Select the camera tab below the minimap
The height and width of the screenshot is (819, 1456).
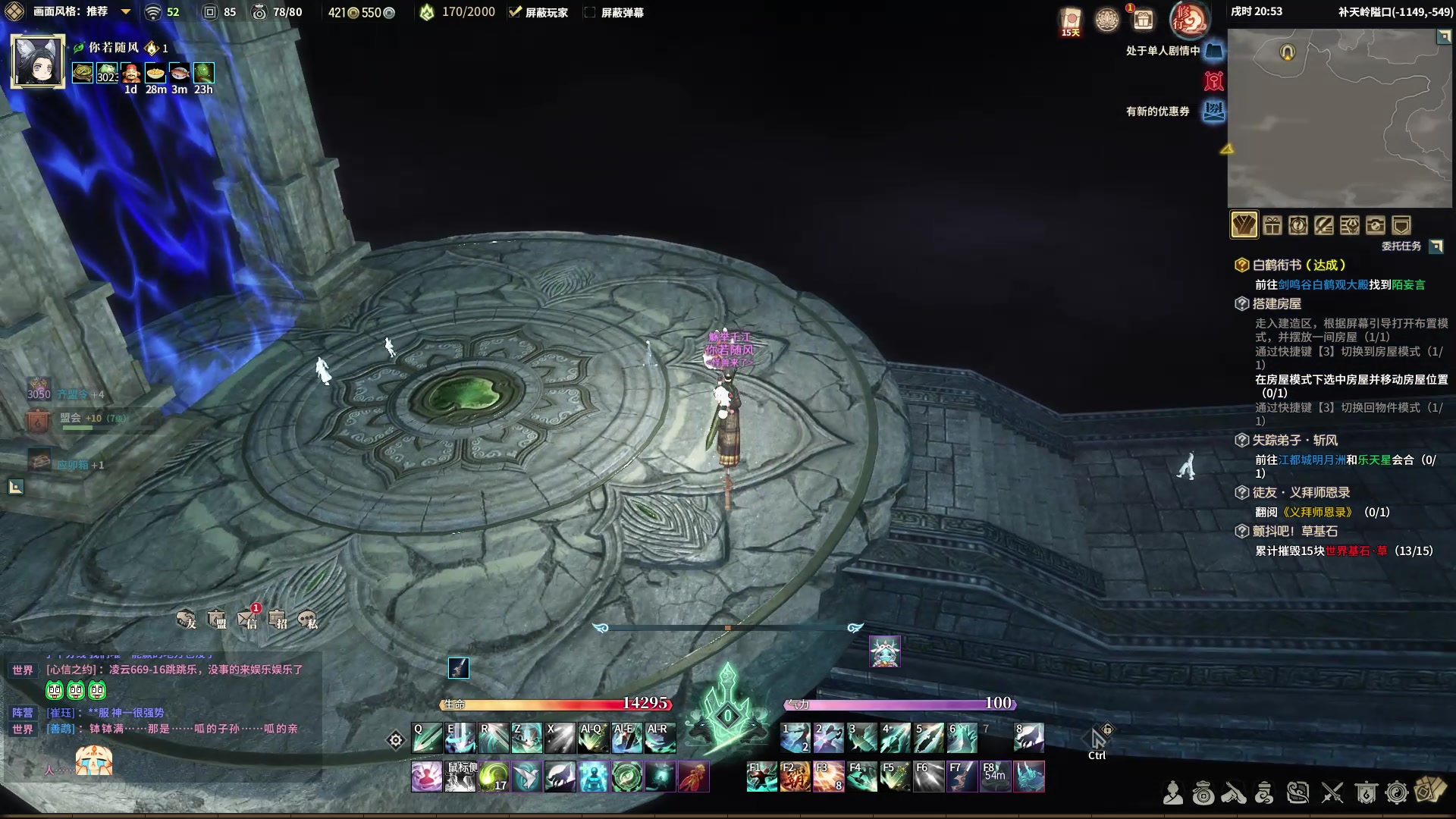1375,225
